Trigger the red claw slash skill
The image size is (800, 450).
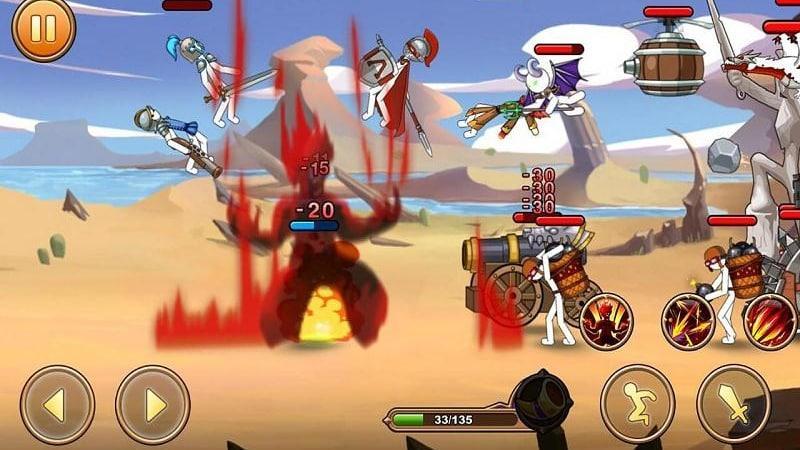770,321
